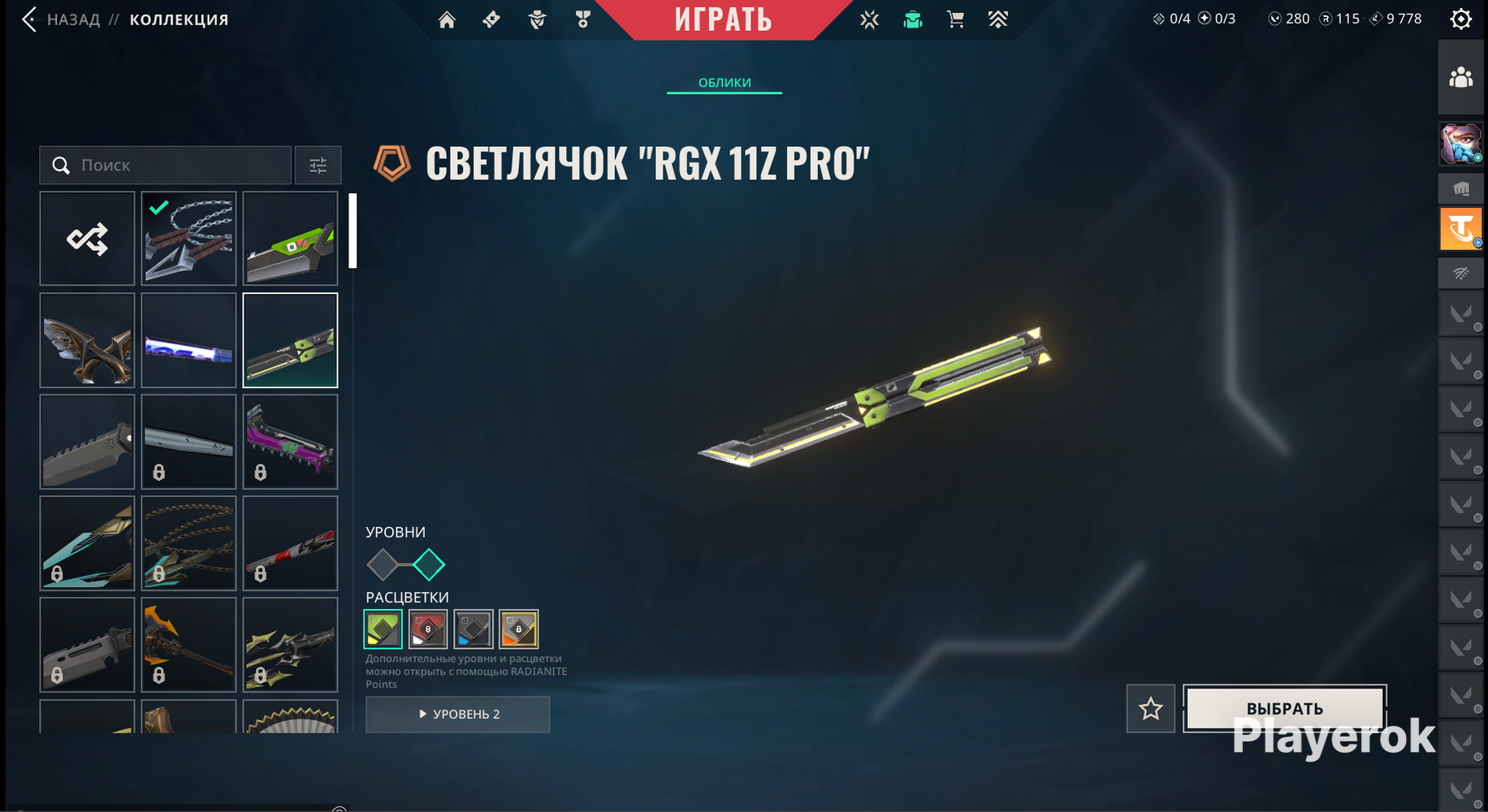Open the home screen icon
The width and height of the screenshot is (1488, 812).
[x=447, y=19]
